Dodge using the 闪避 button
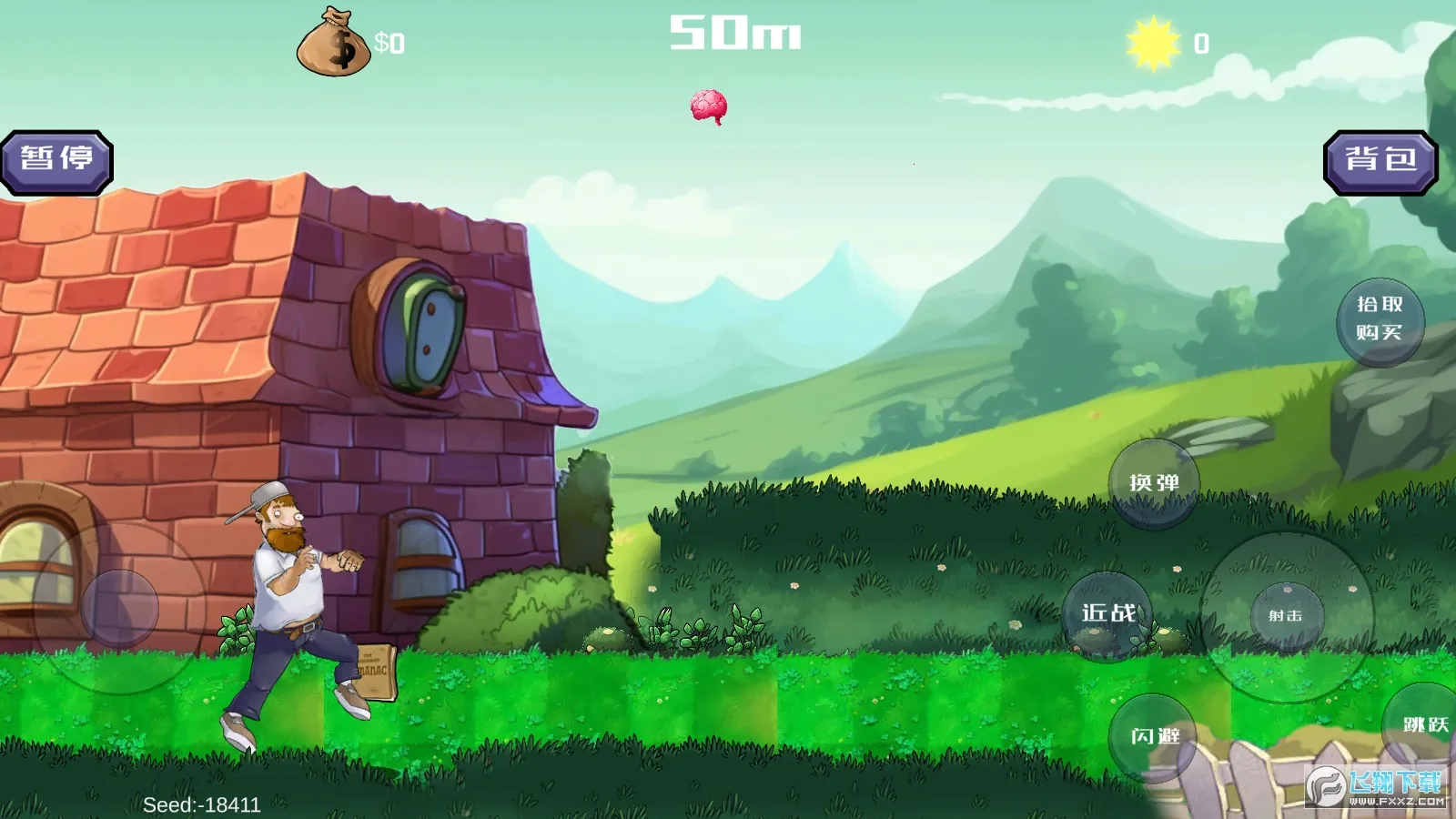Image resolution: width=1456 pixels, height=819 pixels. 1155,736
